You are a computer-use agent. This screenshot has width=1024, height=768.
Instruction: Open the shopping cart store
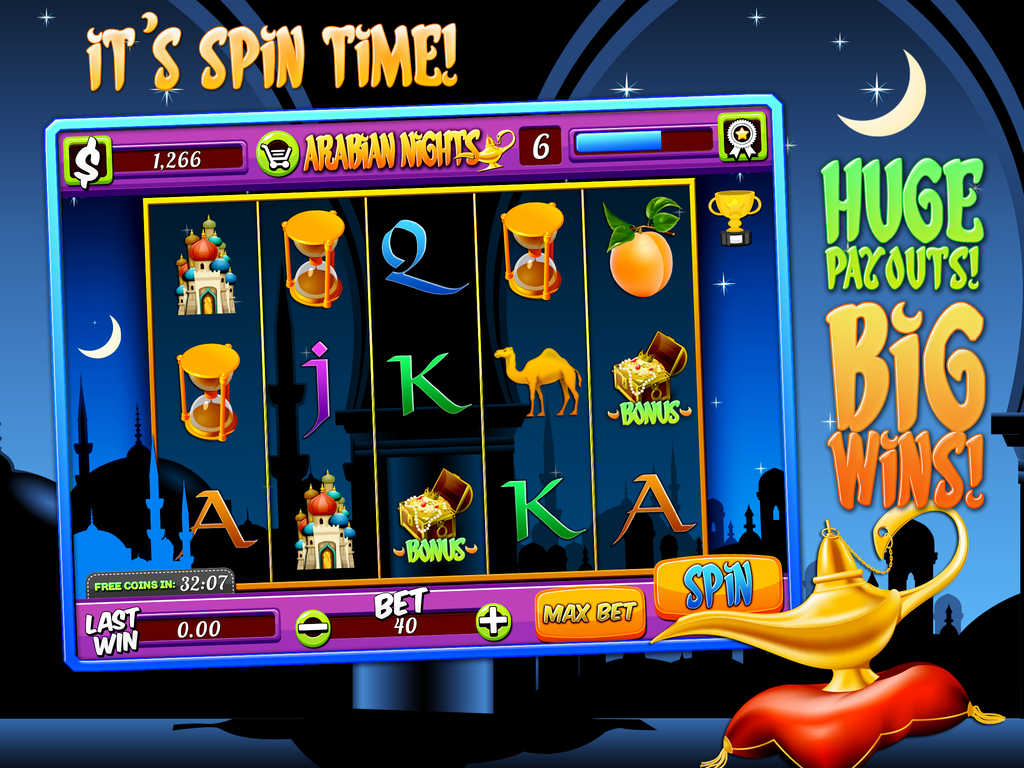click(277, 154)
